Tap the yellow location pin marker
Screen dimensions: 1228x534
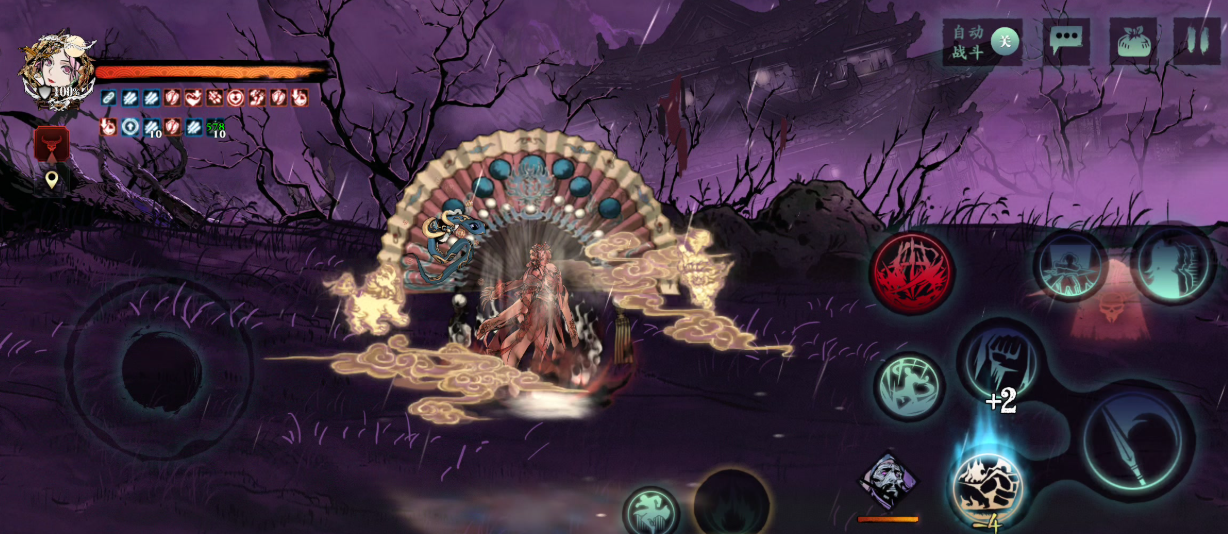tap(52, 180)
